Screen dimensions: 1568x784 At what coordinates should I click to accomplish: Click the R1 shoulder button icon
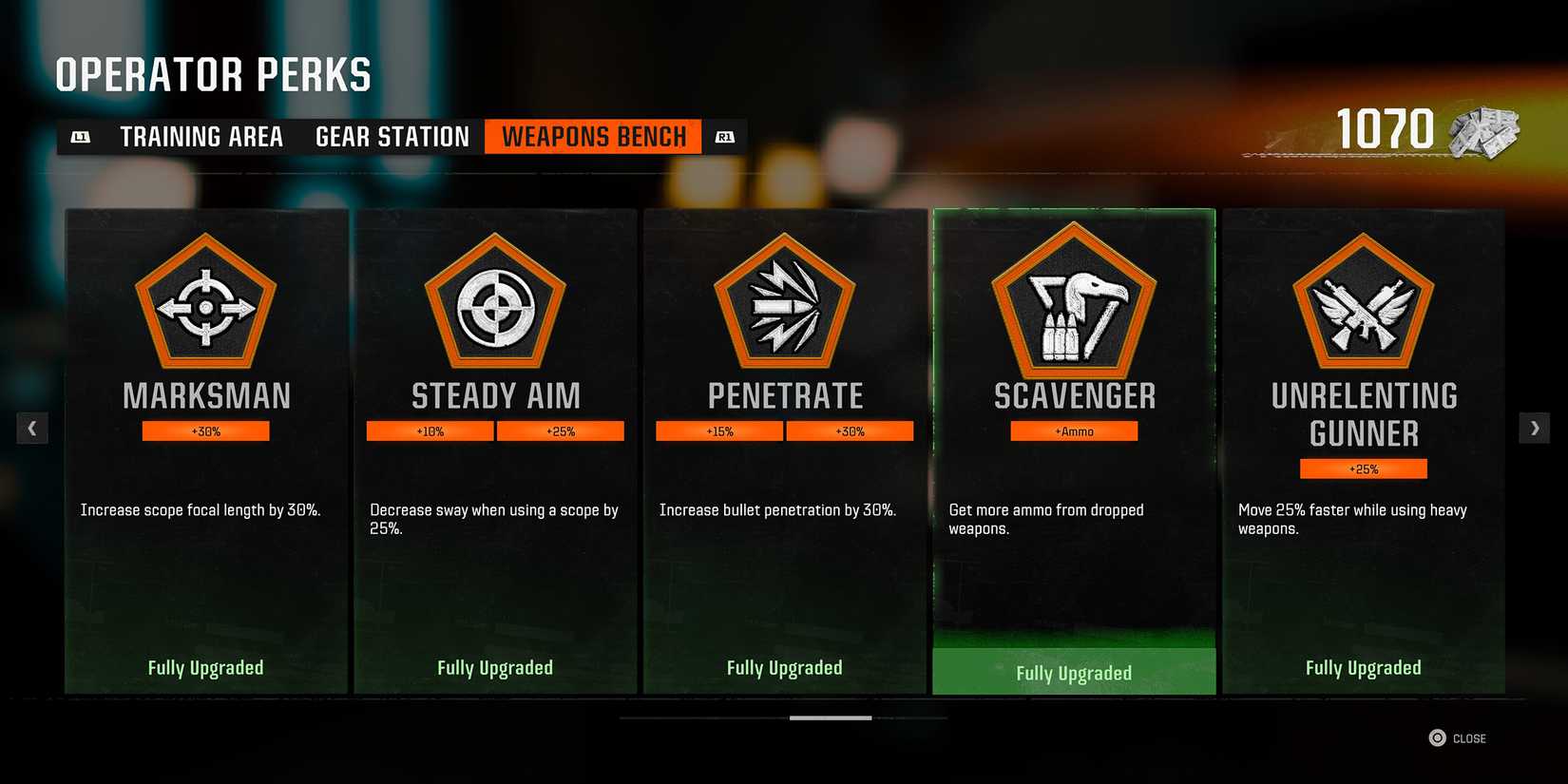point(725,136)
